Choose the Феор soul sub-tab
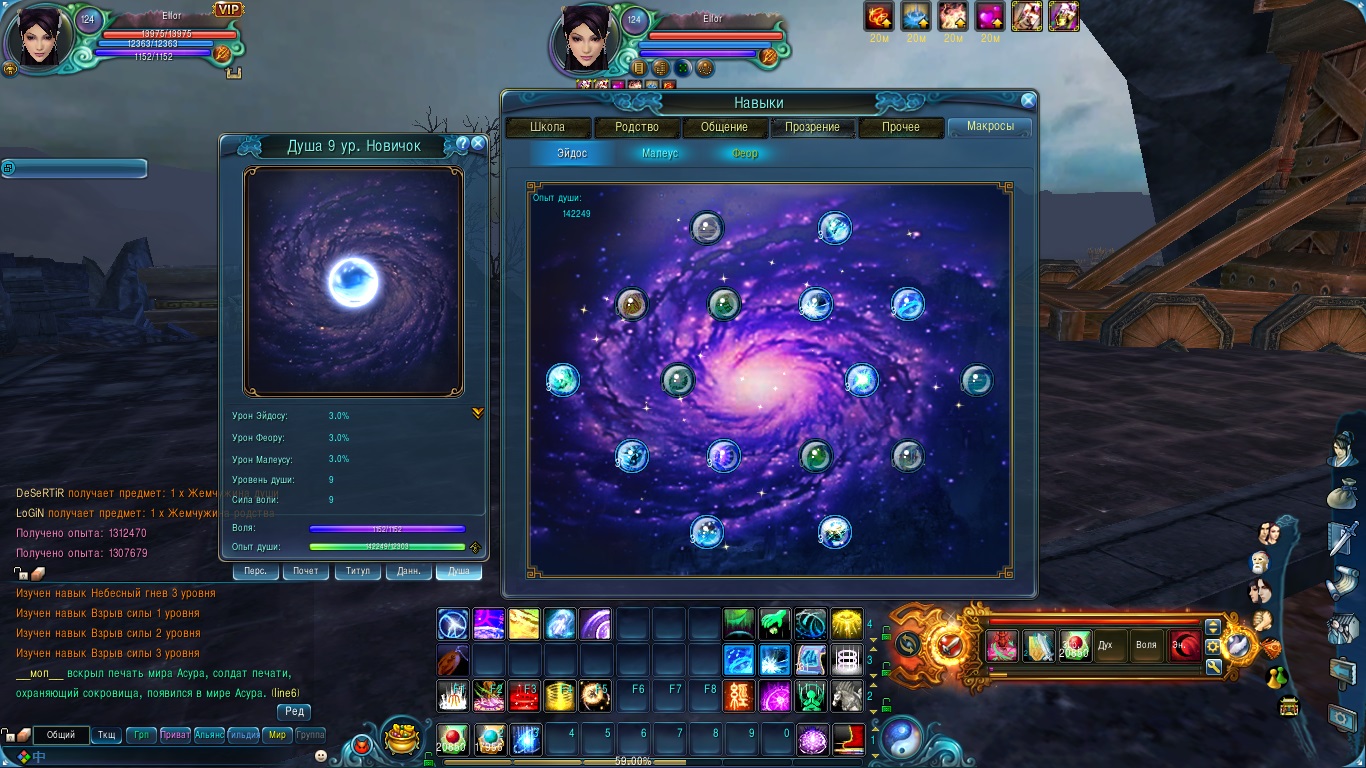This screenshot has height=768, width=1366. [745, 154]
